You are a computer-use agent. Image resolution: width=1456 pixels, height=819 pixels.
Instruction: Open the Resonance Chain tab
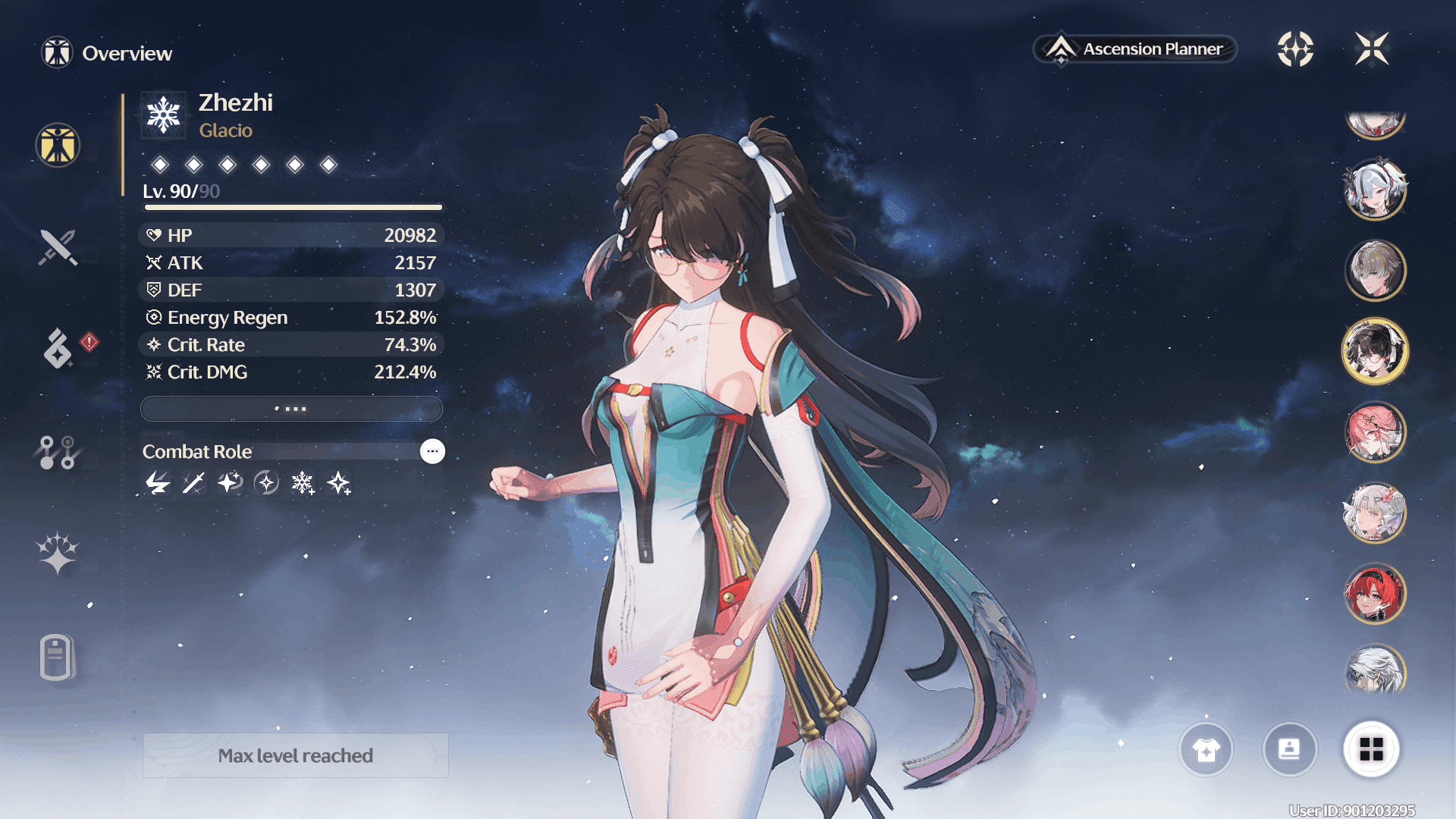coord(58,553)
